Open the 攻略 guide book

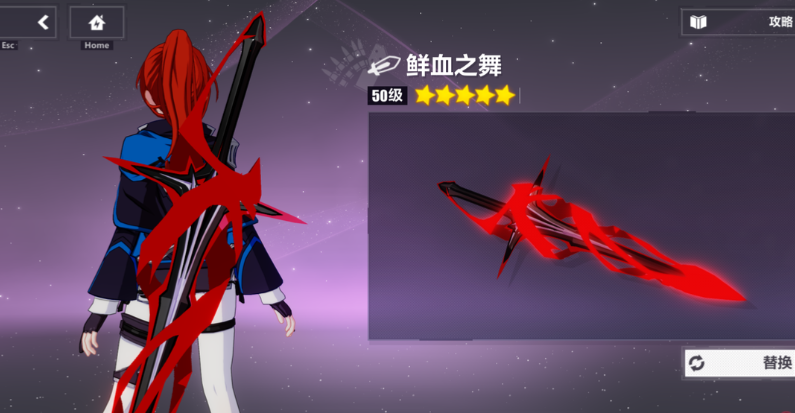click(x=740, y=22)
